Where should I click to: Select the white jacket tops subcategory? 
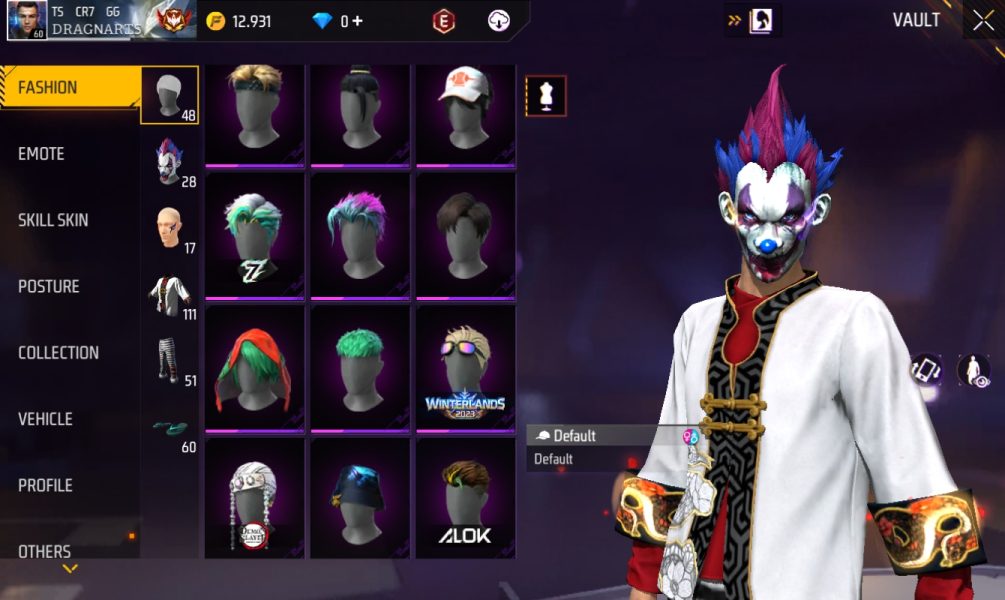pos(169,295)
